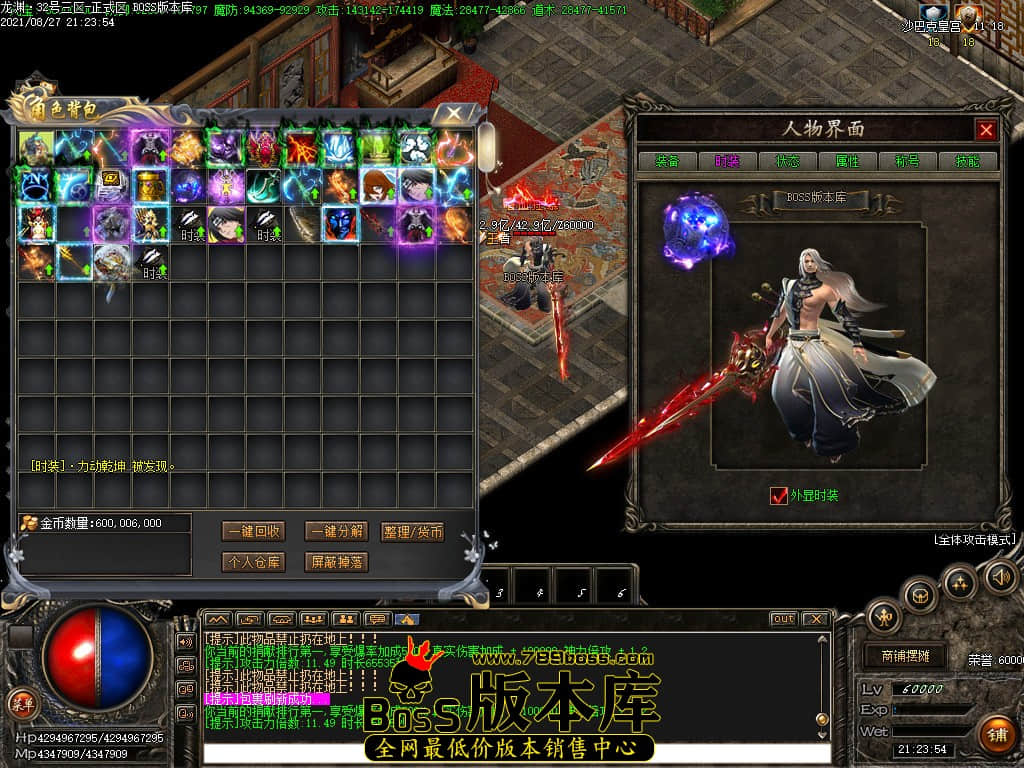The width and height of the screenshot is (1024, 768).
Task: Click the round 铺 shop button
Action: click(x=996, y=735)
